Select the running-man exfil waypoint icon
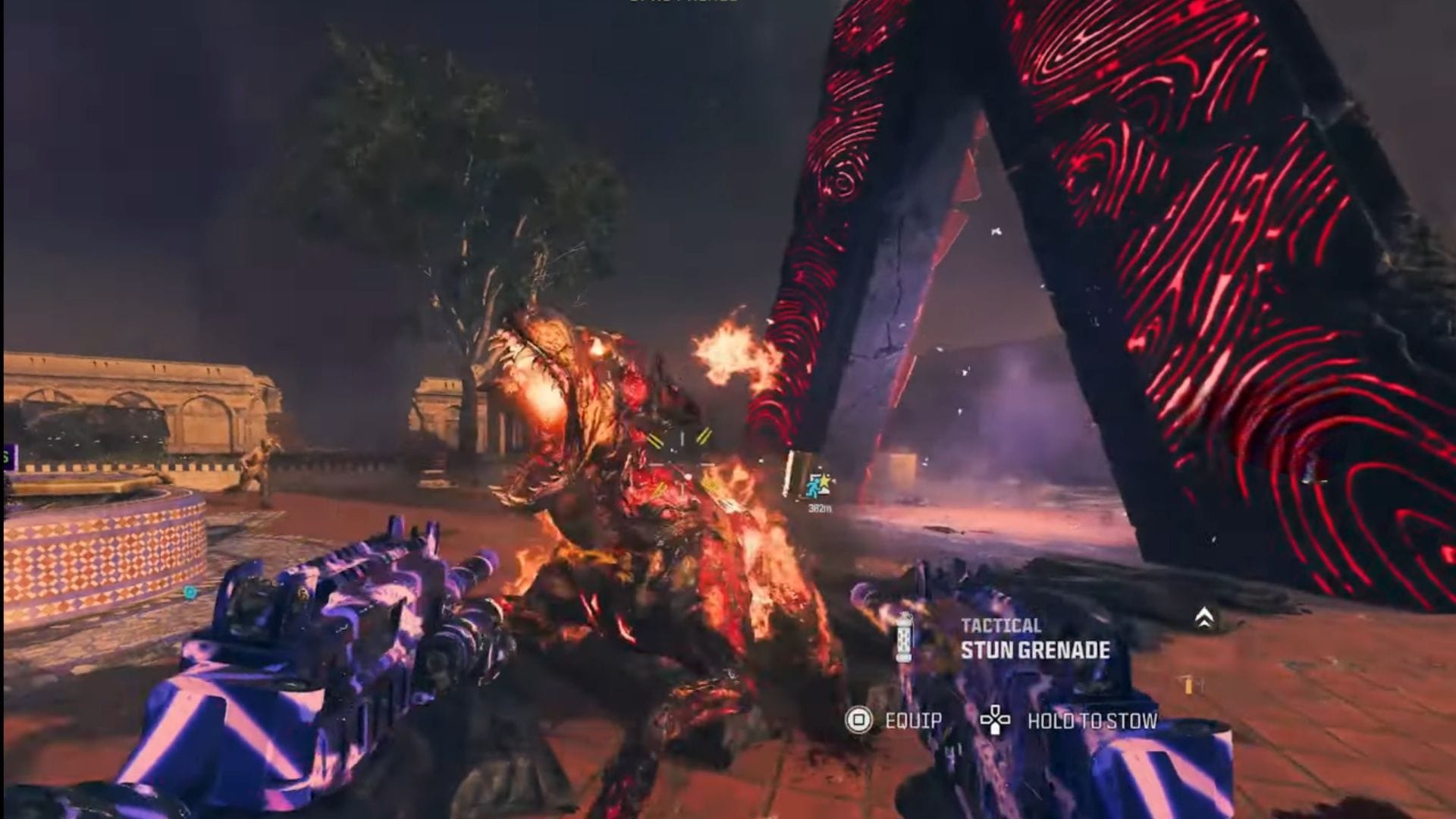The width and height of the screenshot is (1456, 819). 814,488
